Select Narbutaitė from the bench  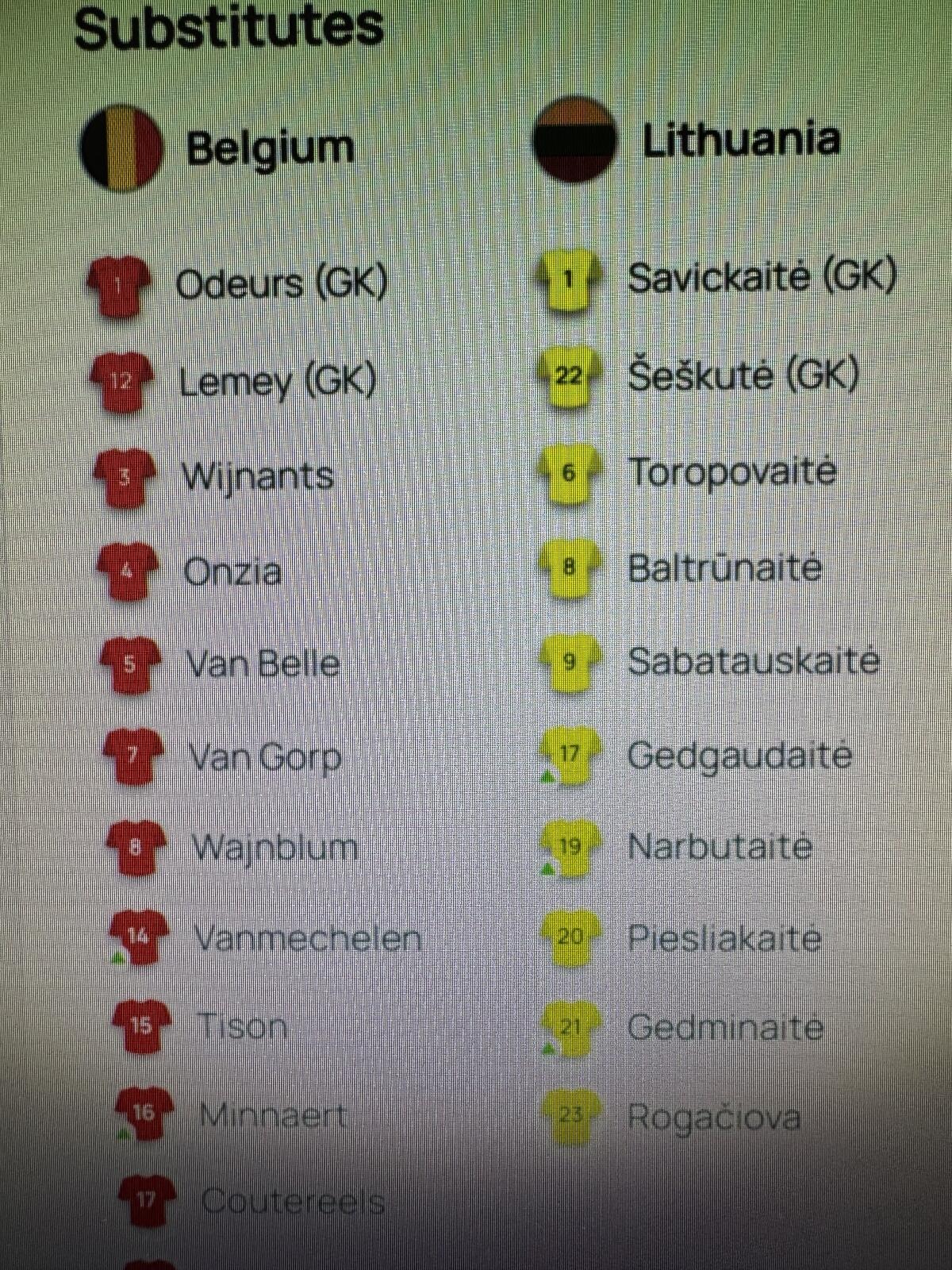tap(720, 847)
